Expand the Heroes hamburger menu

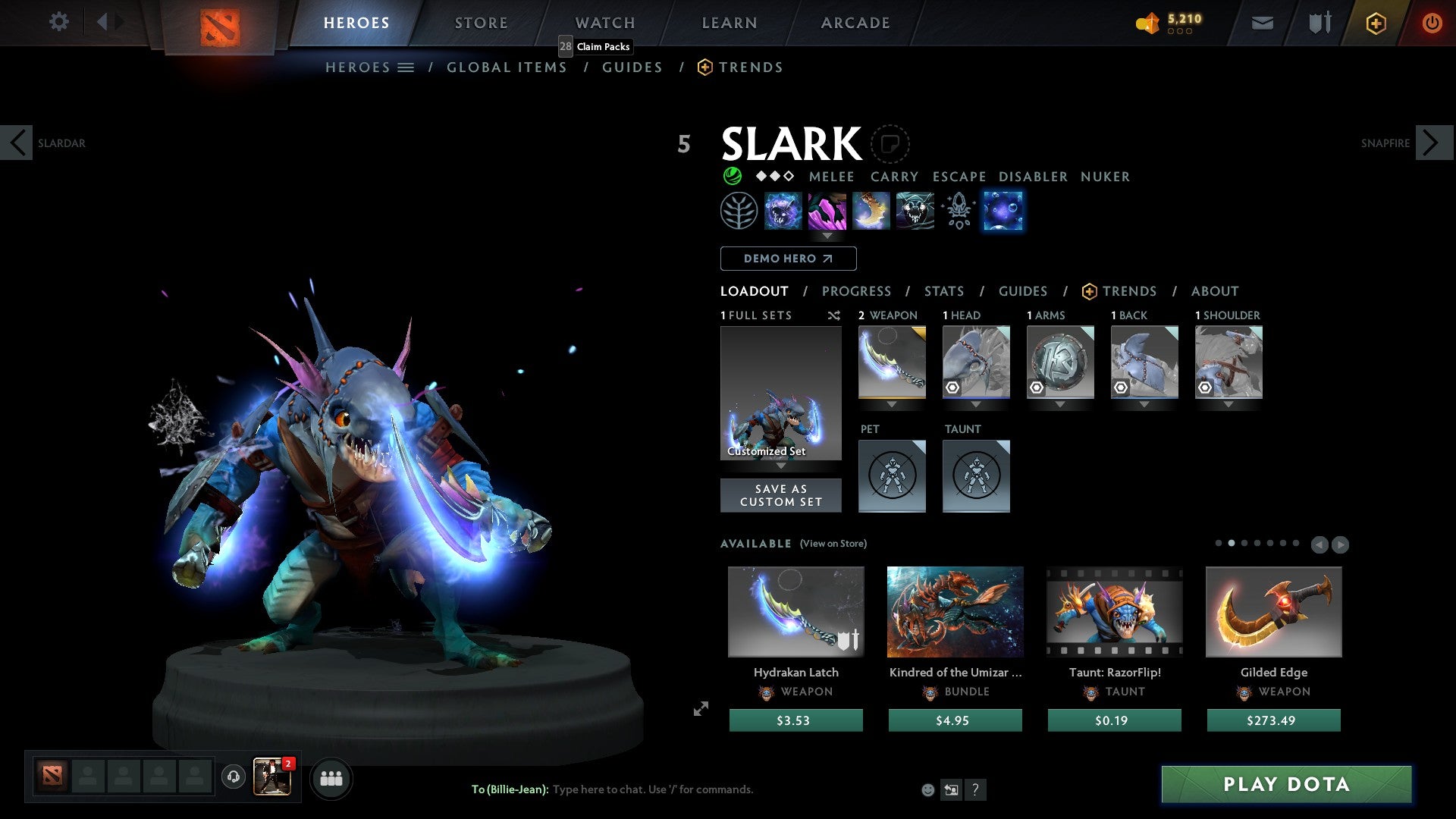tap(406, 67)
